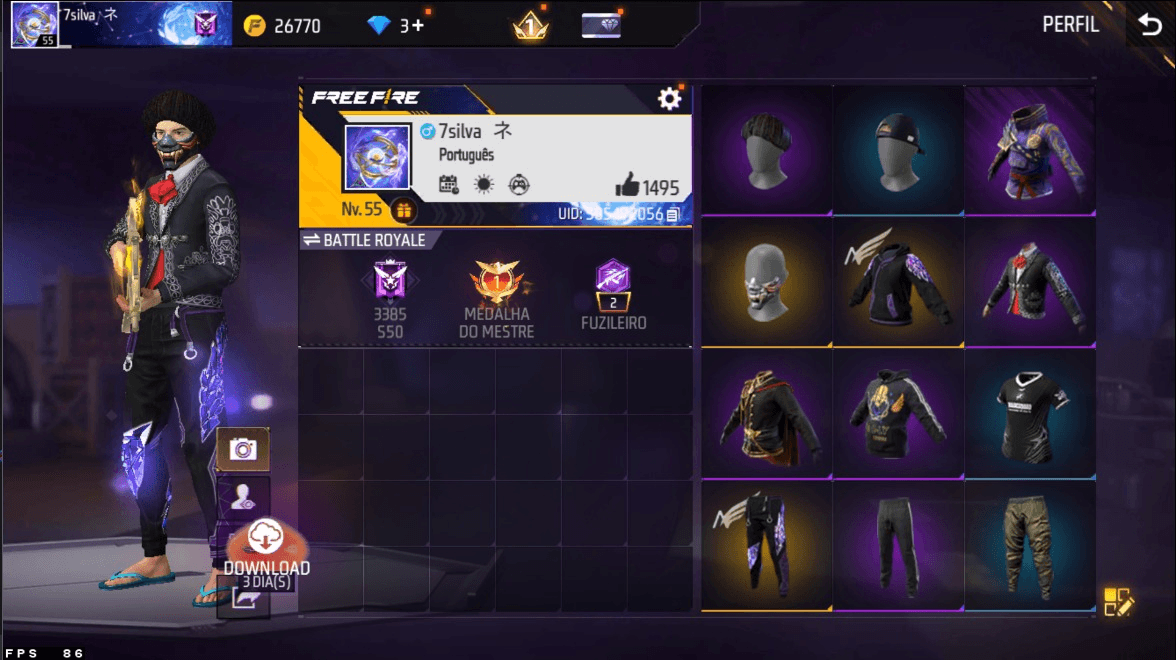Select the white demon mask item

coord(767,282)
